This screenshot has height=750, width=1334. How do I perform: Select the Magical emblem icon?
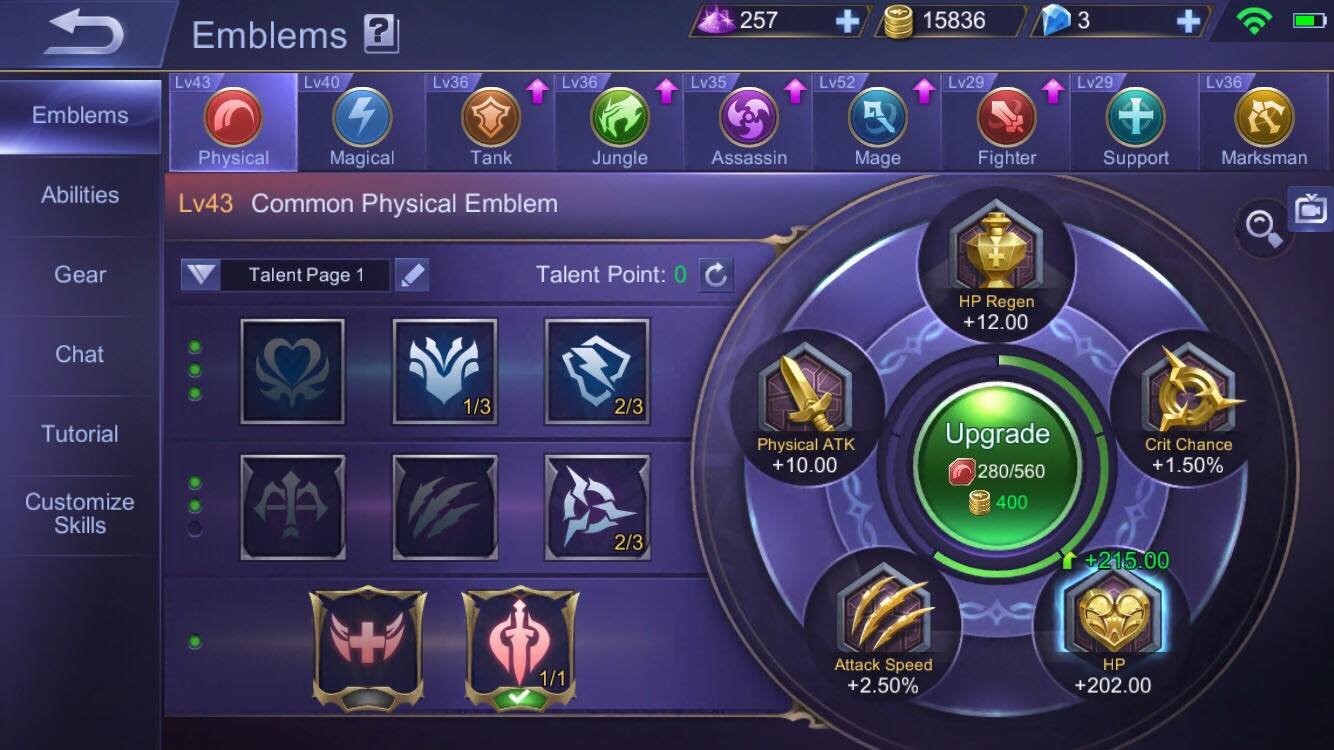tap(360, 118)
